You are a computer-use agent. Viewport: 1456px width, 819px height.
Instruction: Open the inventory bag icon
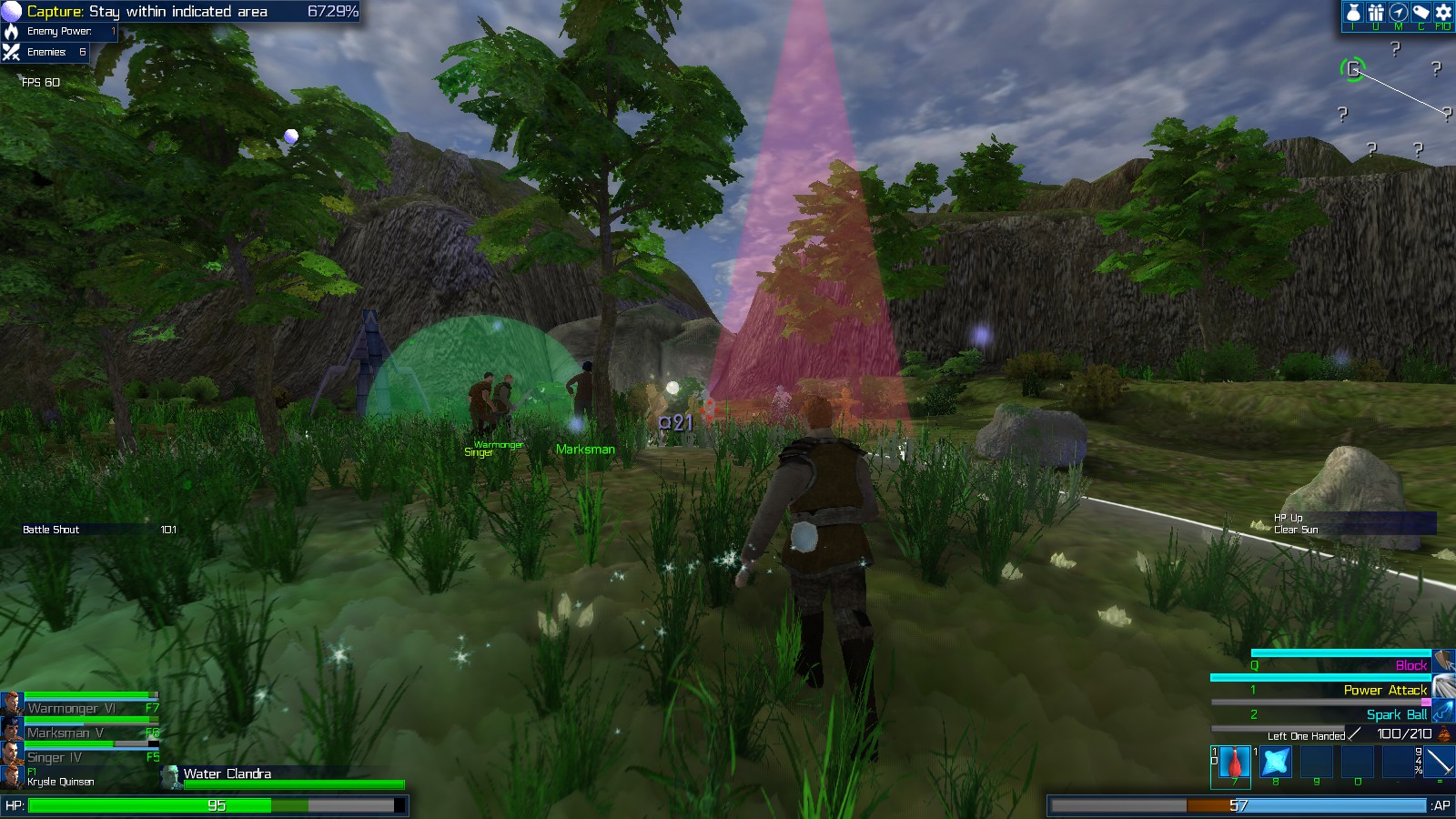tap(1355, 14)
